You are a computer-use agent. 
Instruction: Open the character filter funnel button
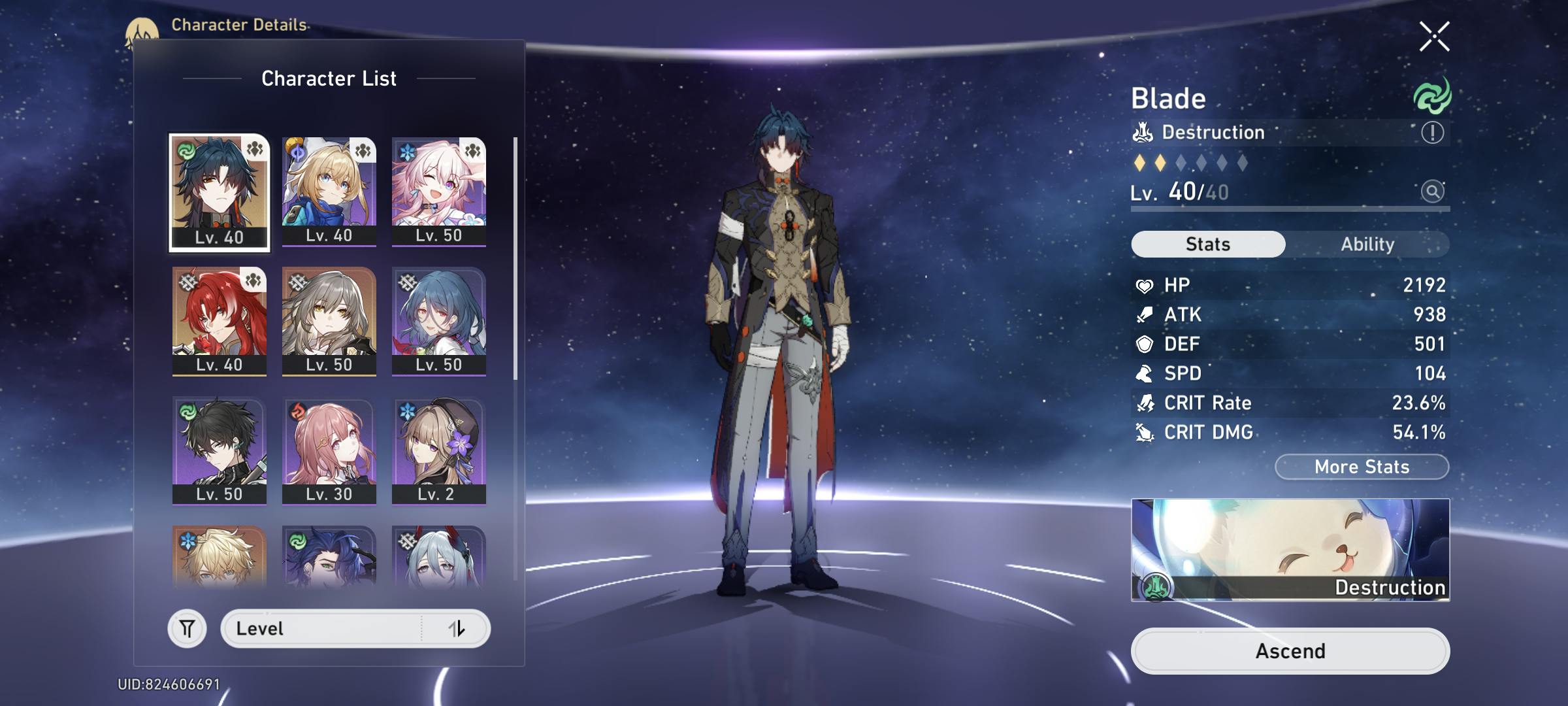(x=188, y=629)
